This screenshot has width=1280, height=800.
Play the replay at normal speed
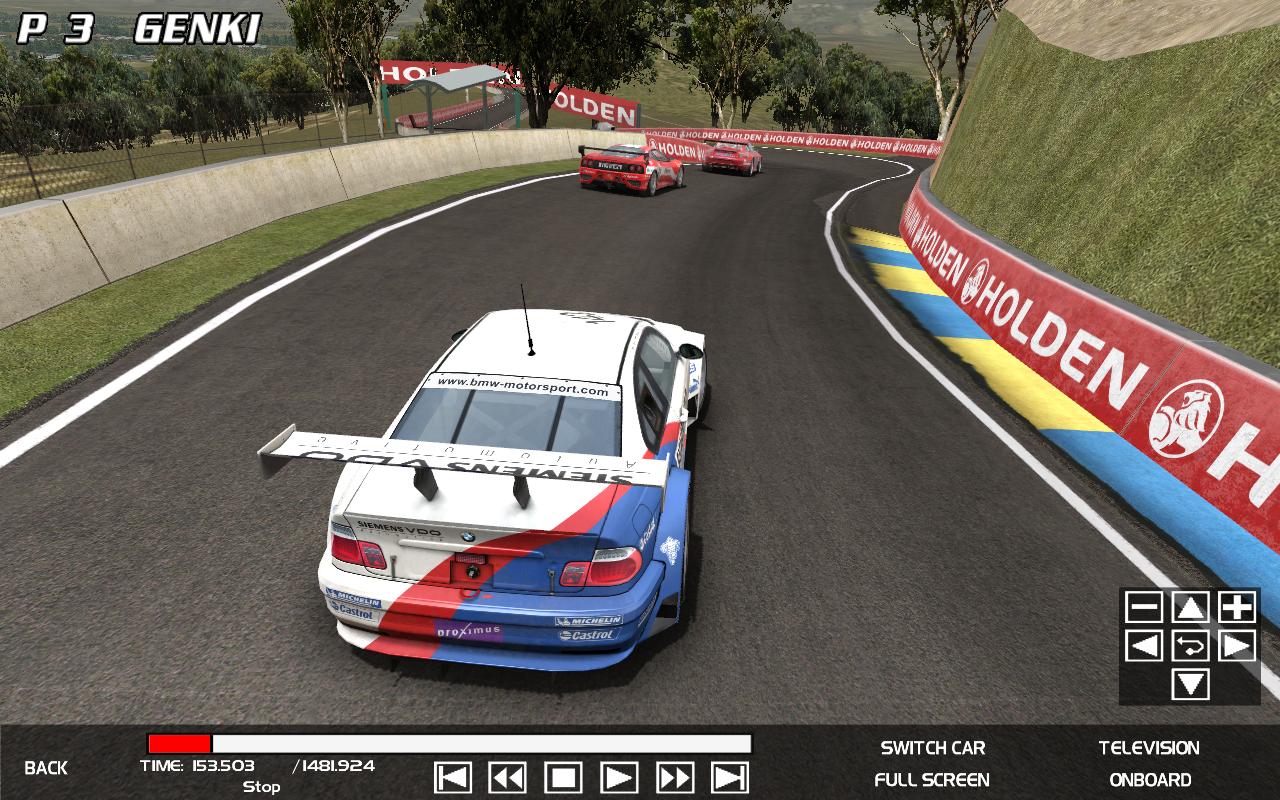click(619, 777)
